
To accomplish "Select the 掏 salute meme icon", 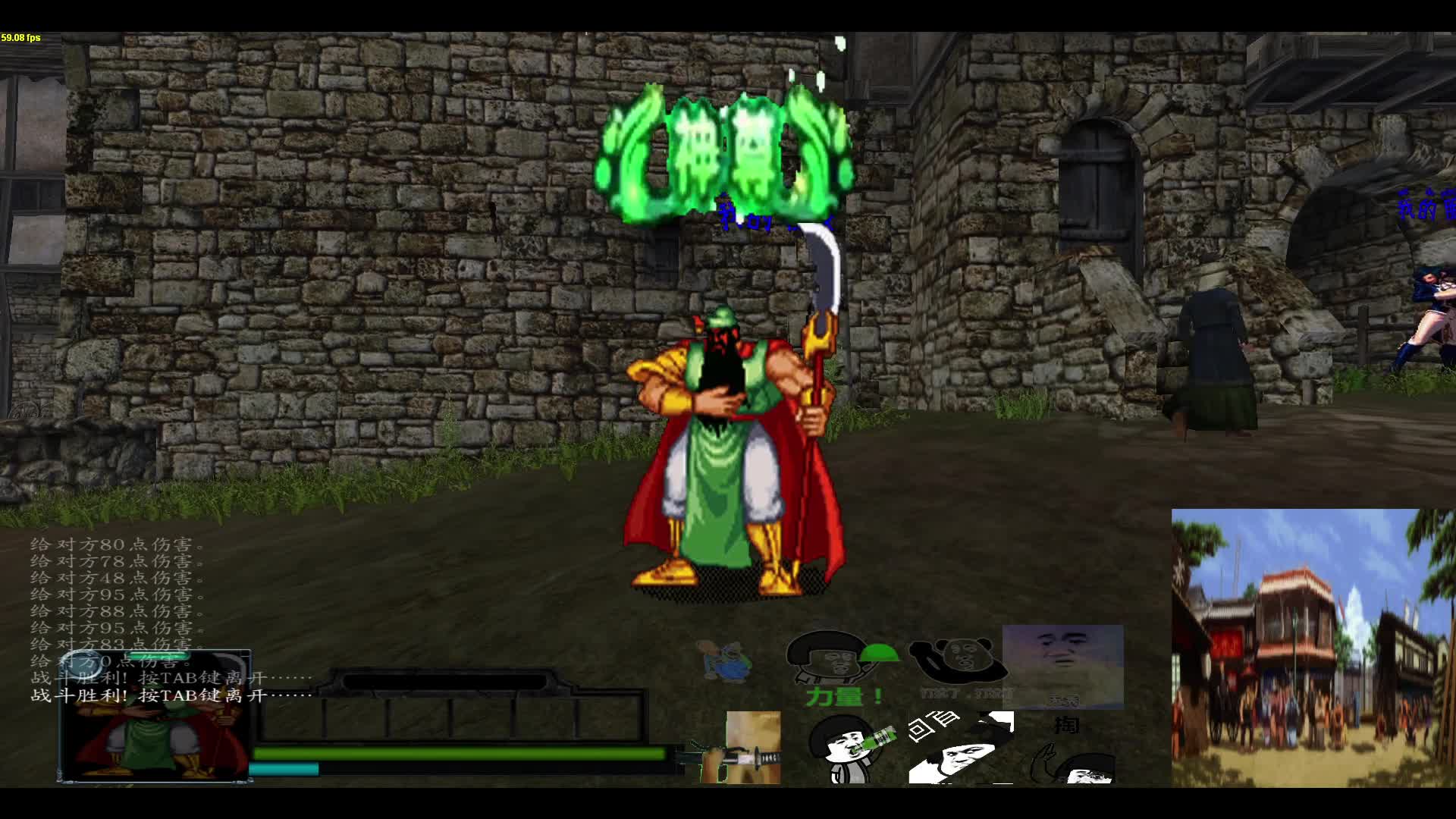I will click(x=1062, y=747).
